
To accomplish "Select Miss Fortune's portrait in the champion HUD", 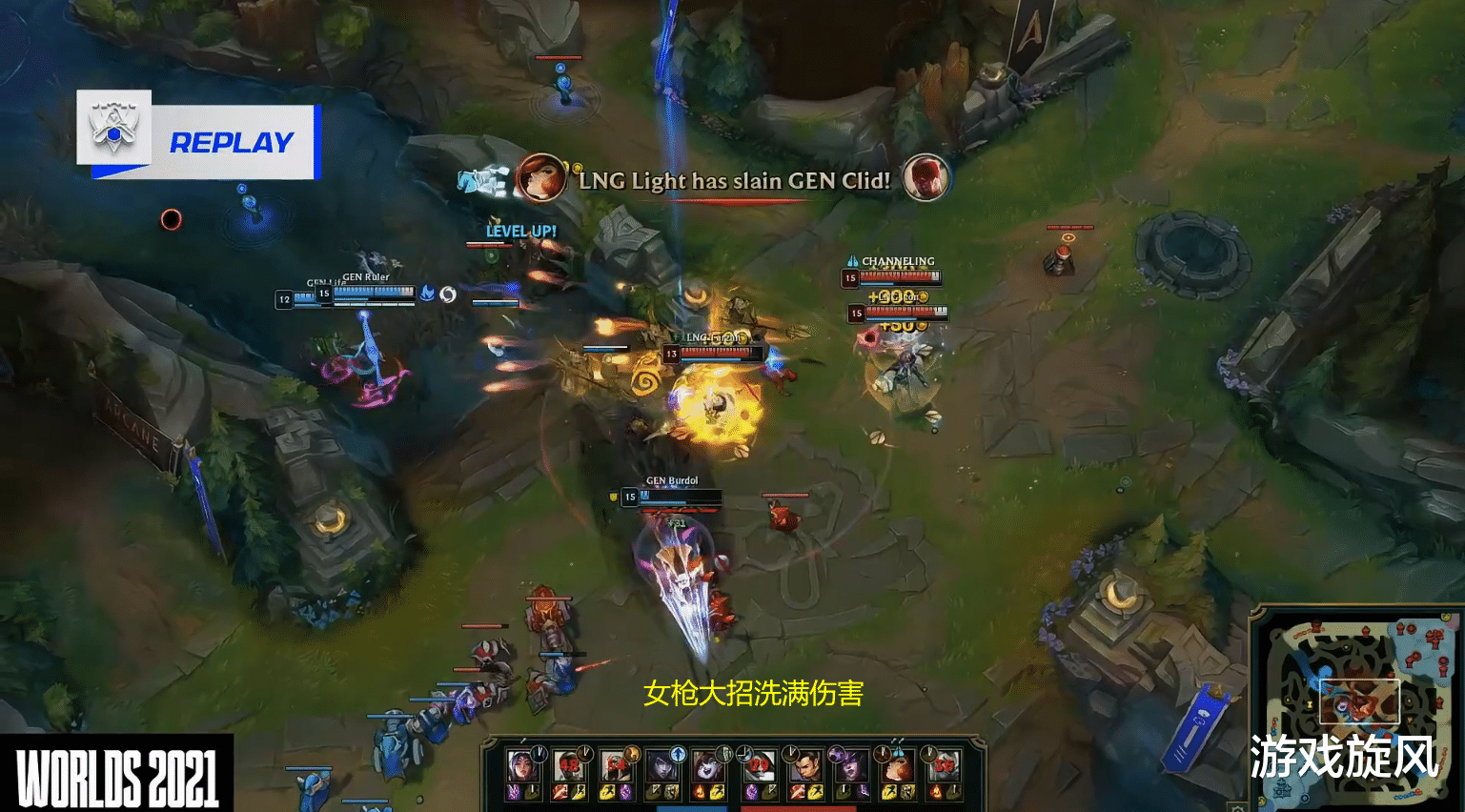I will click(x=901, y=765).
